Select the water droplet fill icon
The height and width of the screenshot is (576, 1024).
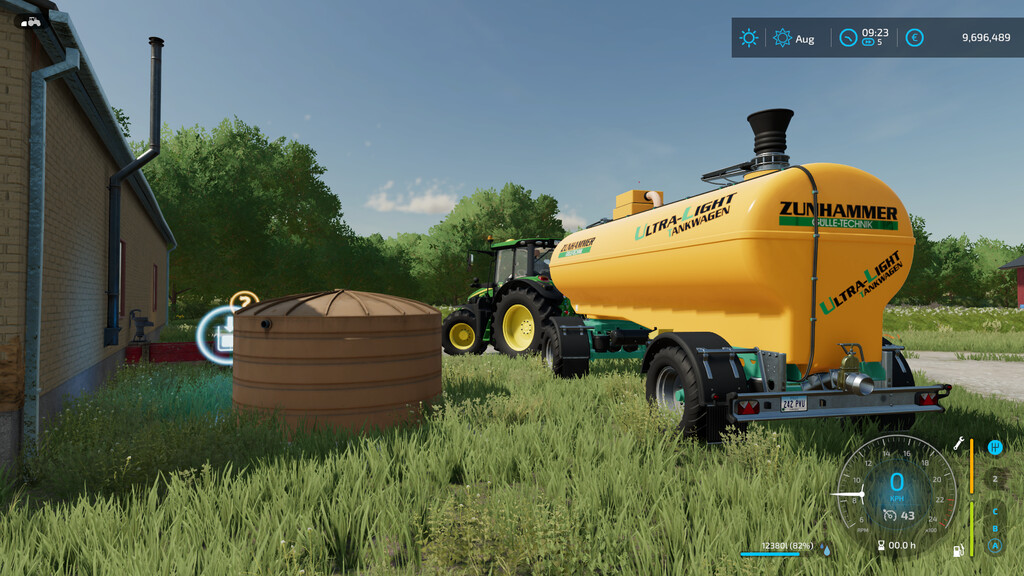click(x=825, y=548)
